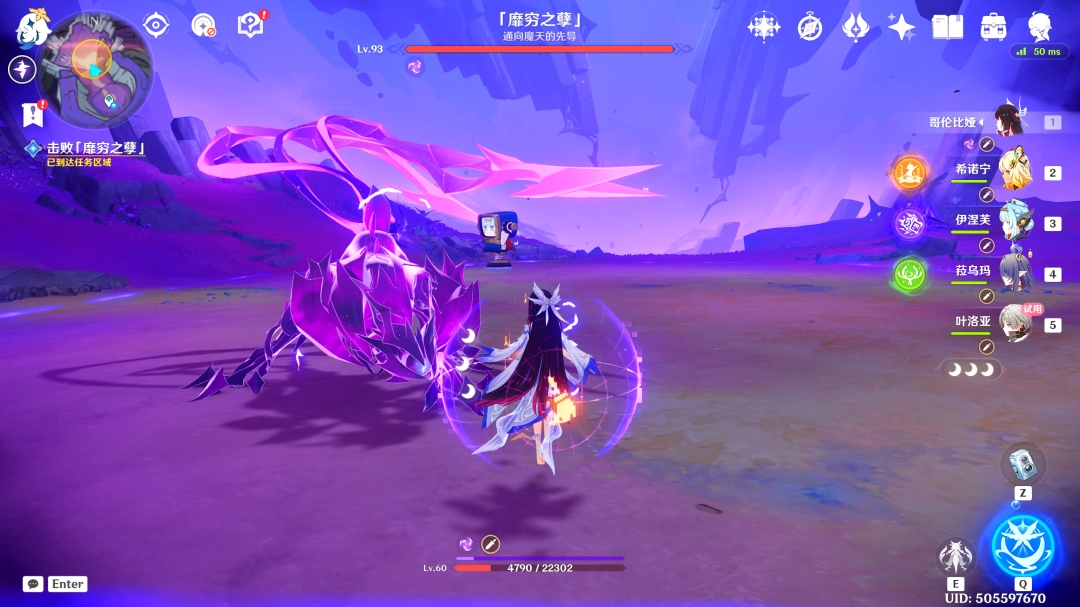Open the adventurer handbook book icon

click(x=947, y=27)
